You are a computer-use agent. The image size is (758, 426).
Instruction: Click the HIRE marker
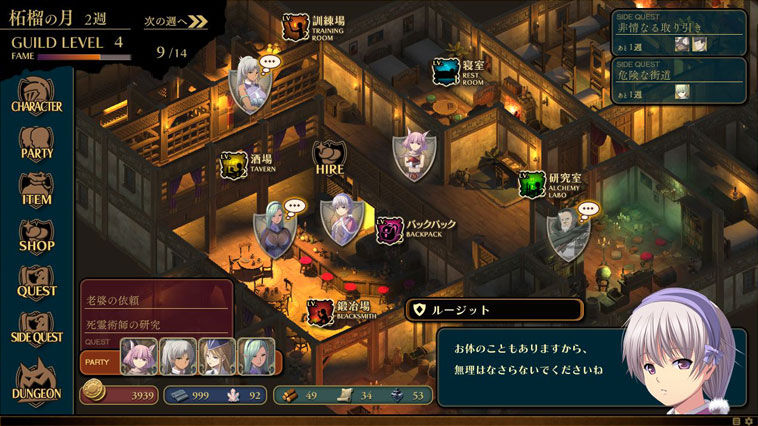pos(330,158)
